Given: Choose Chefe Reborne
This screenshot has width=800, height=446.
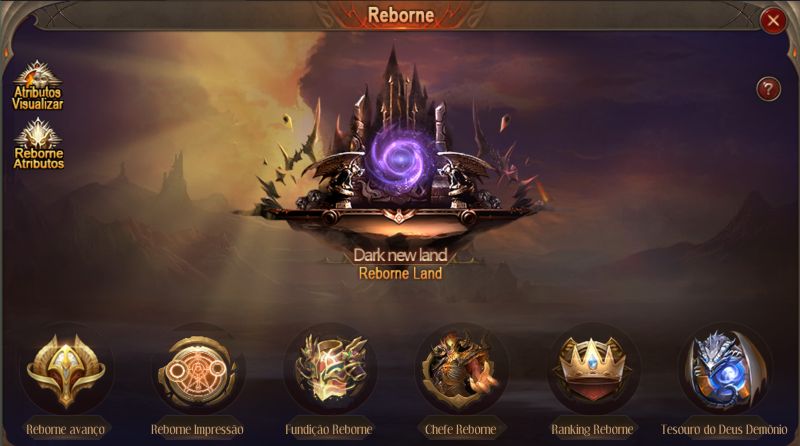Looking at the screenshot, I should (x=460, y=372).
